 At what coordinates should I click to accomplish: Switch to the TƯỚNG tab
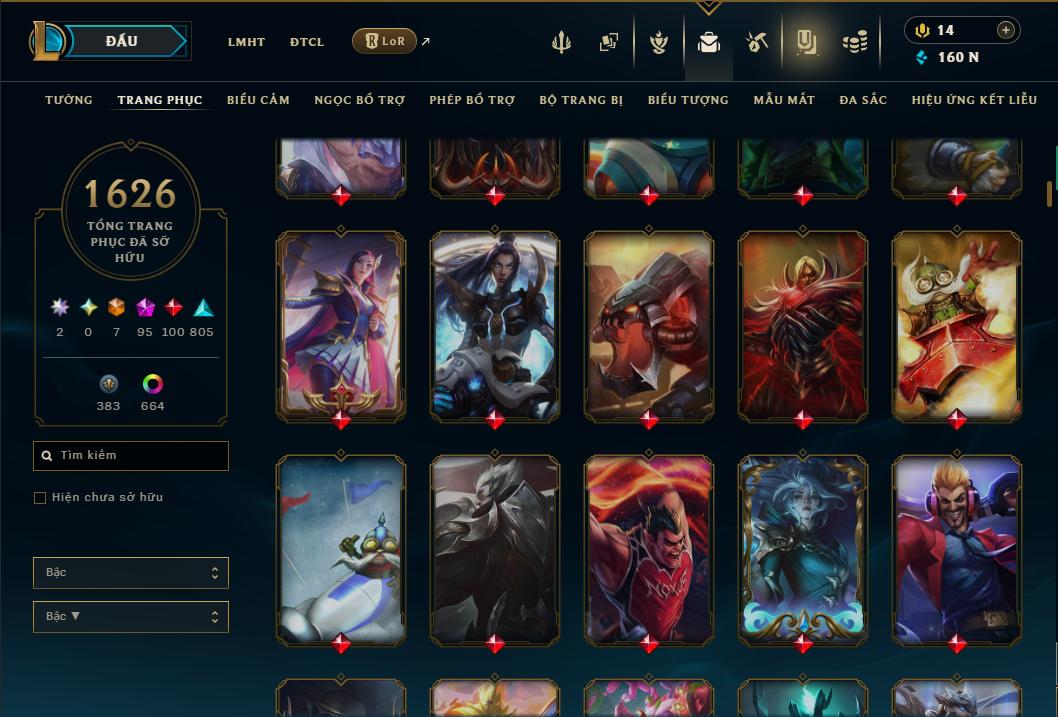69,100
